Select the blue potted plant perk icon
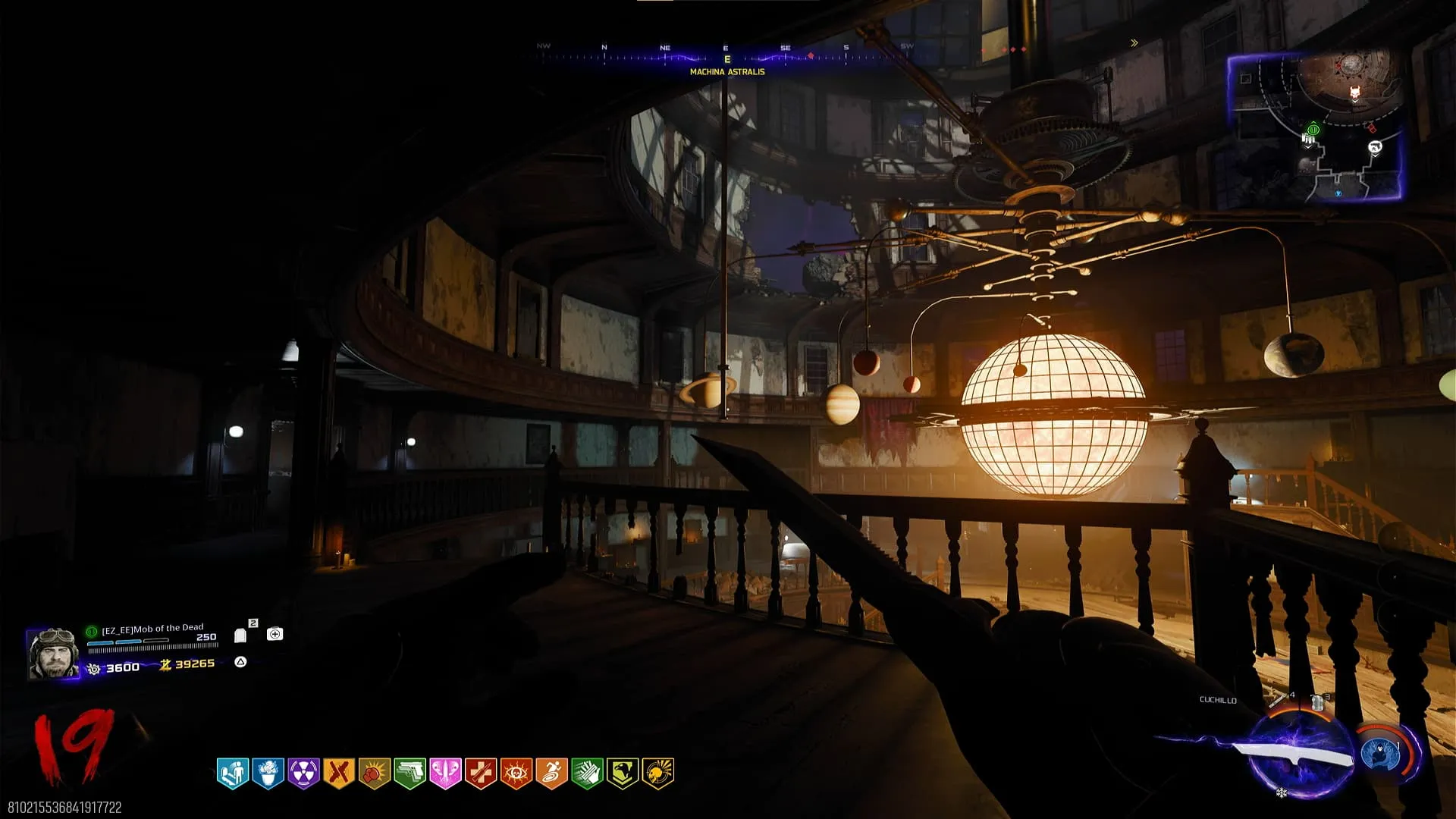 pos(268,773)
